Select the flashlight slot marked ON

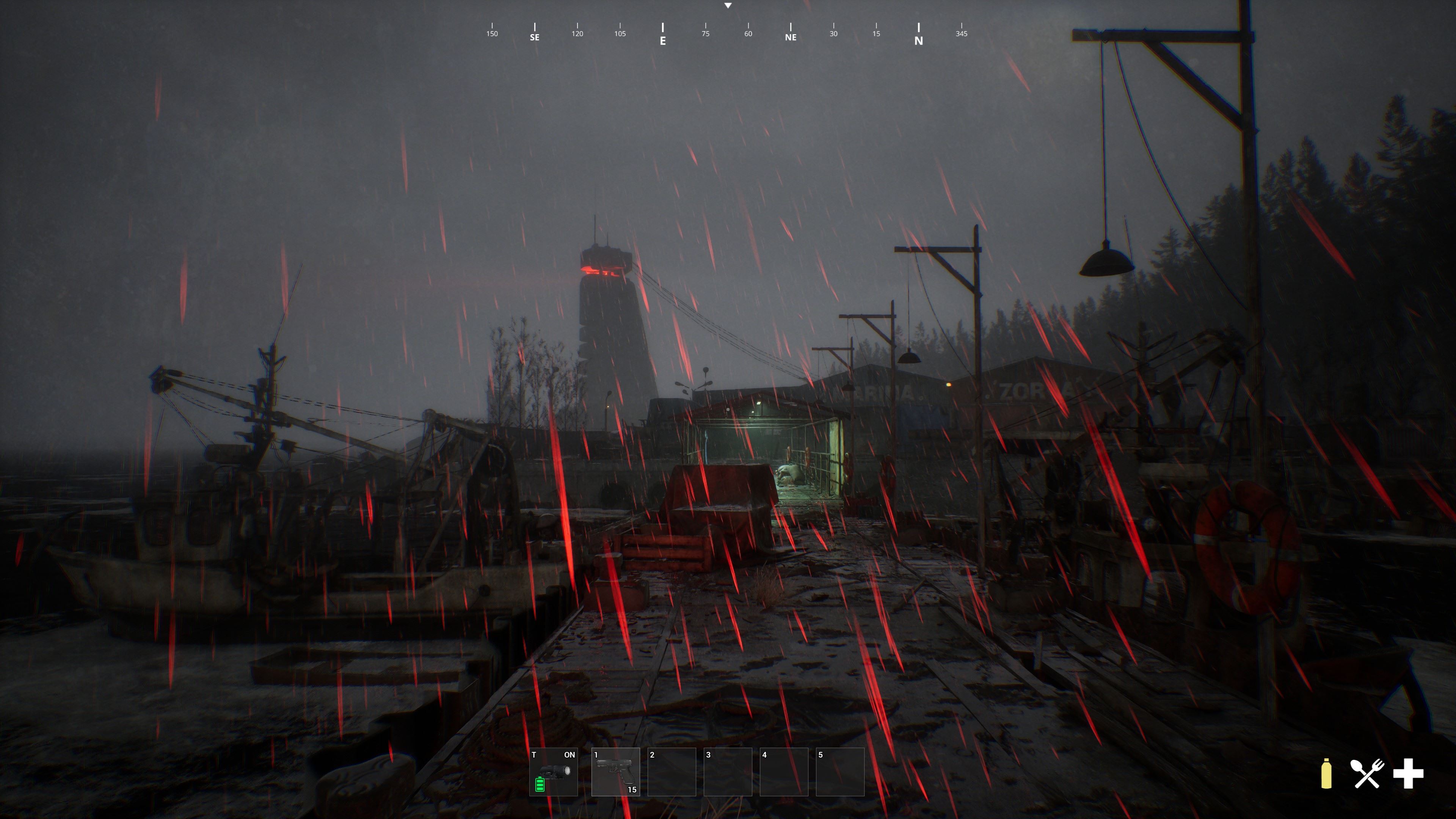[553, 772]
